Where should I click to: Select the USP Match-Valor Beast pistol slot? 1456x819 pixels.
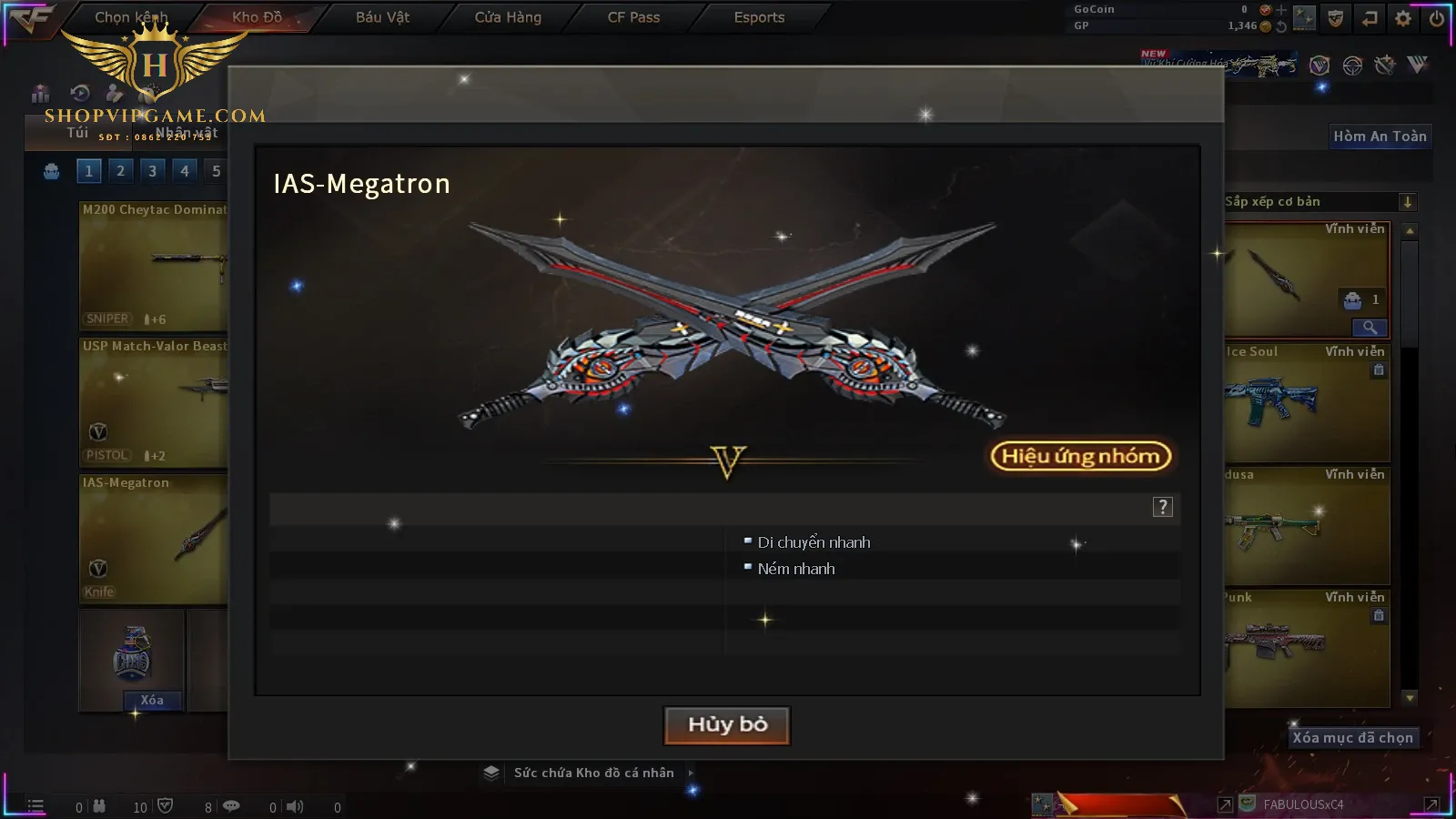153,402
